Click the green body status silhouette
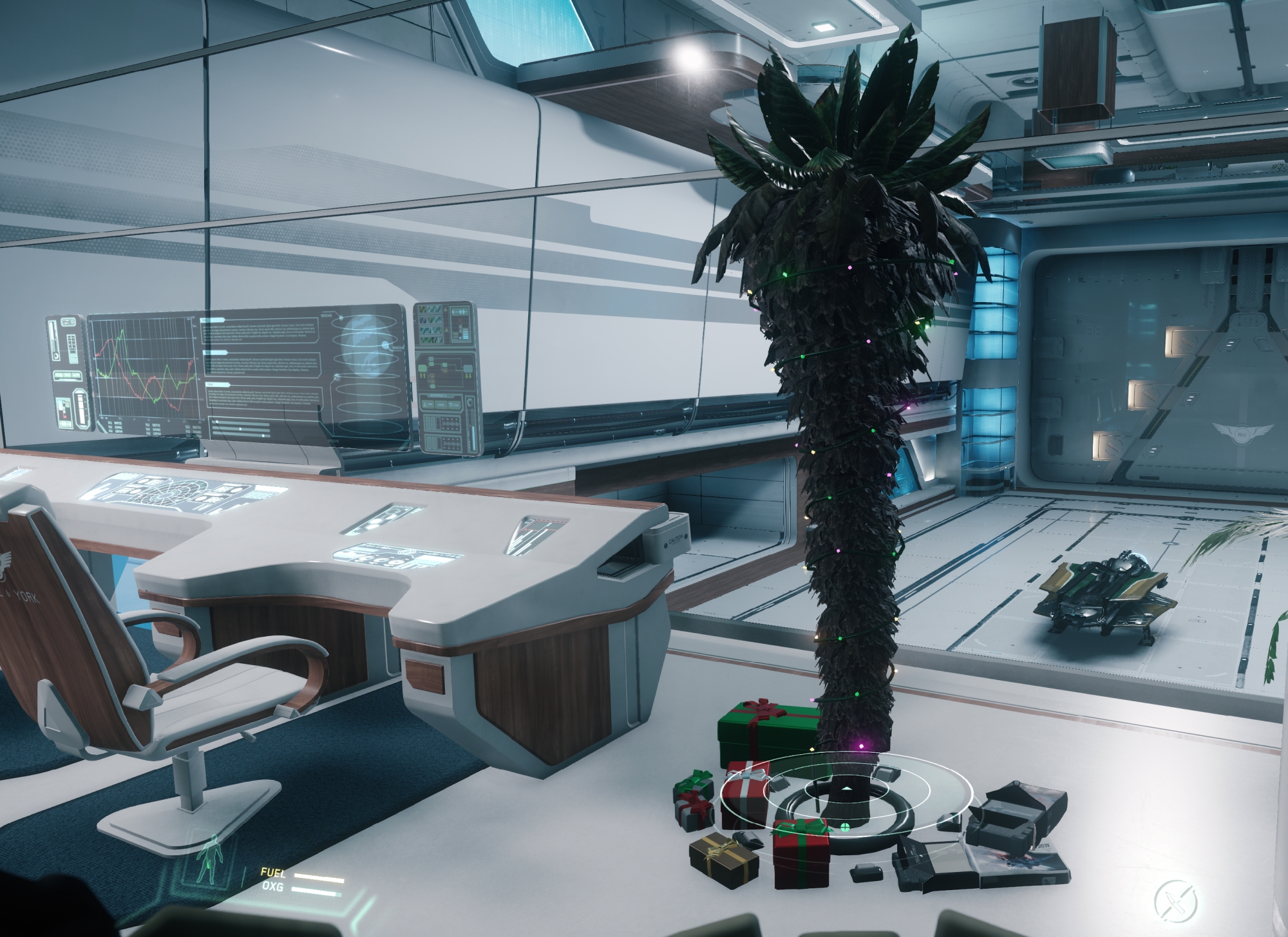Viewport: 1288px width, 937px height. click(x=212, y=860)
